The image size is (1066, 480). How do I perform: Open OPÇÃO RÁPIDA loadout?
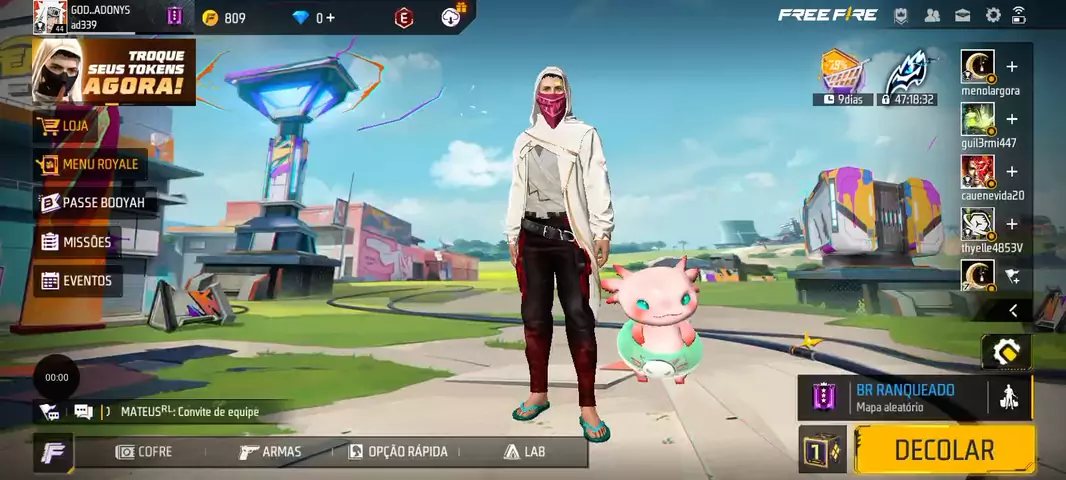(x=398, y=452)
